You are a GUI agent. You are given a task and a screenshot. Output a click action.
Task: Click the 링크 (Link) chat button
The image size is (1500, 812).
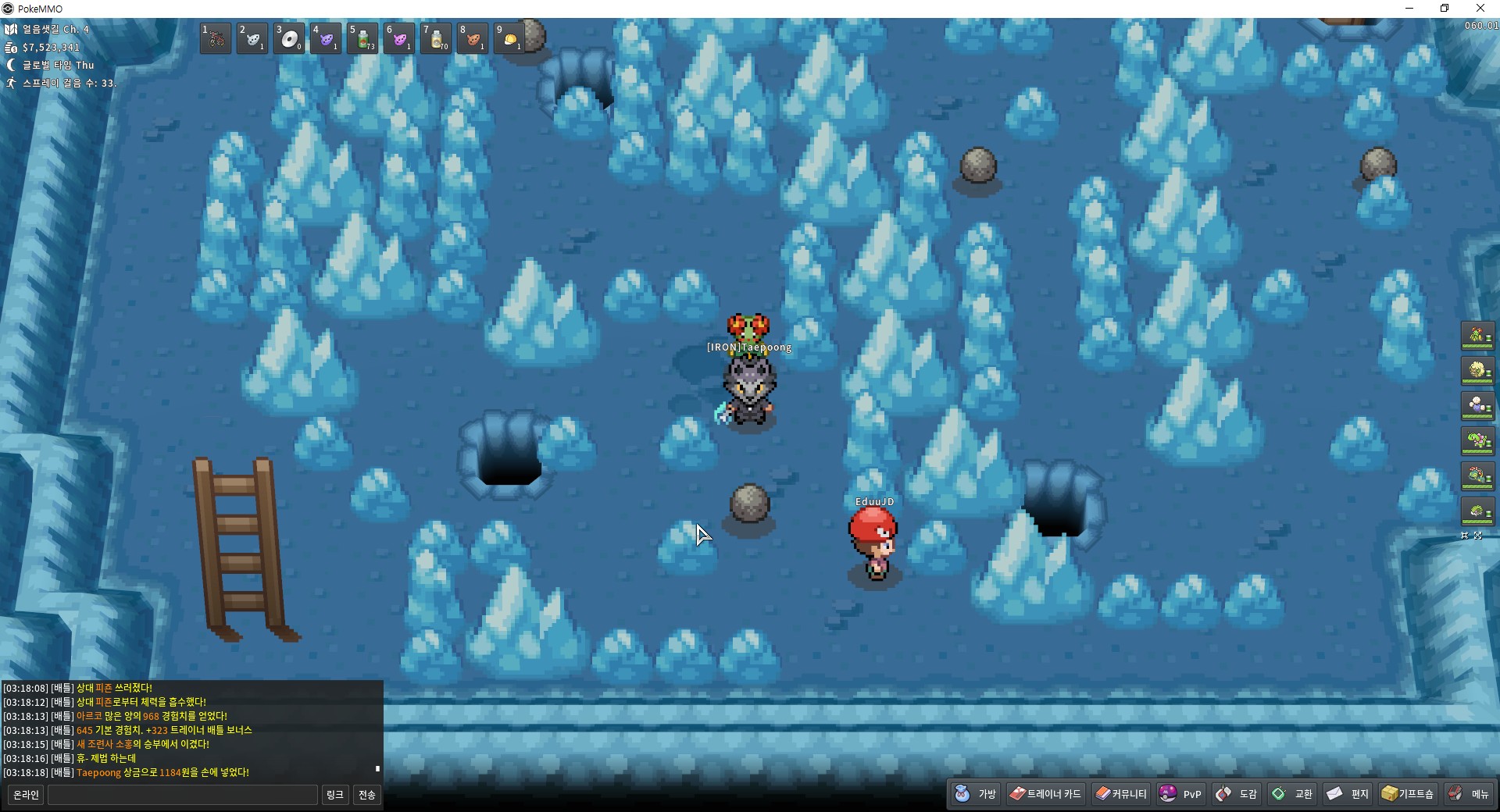tap(335, 795)
